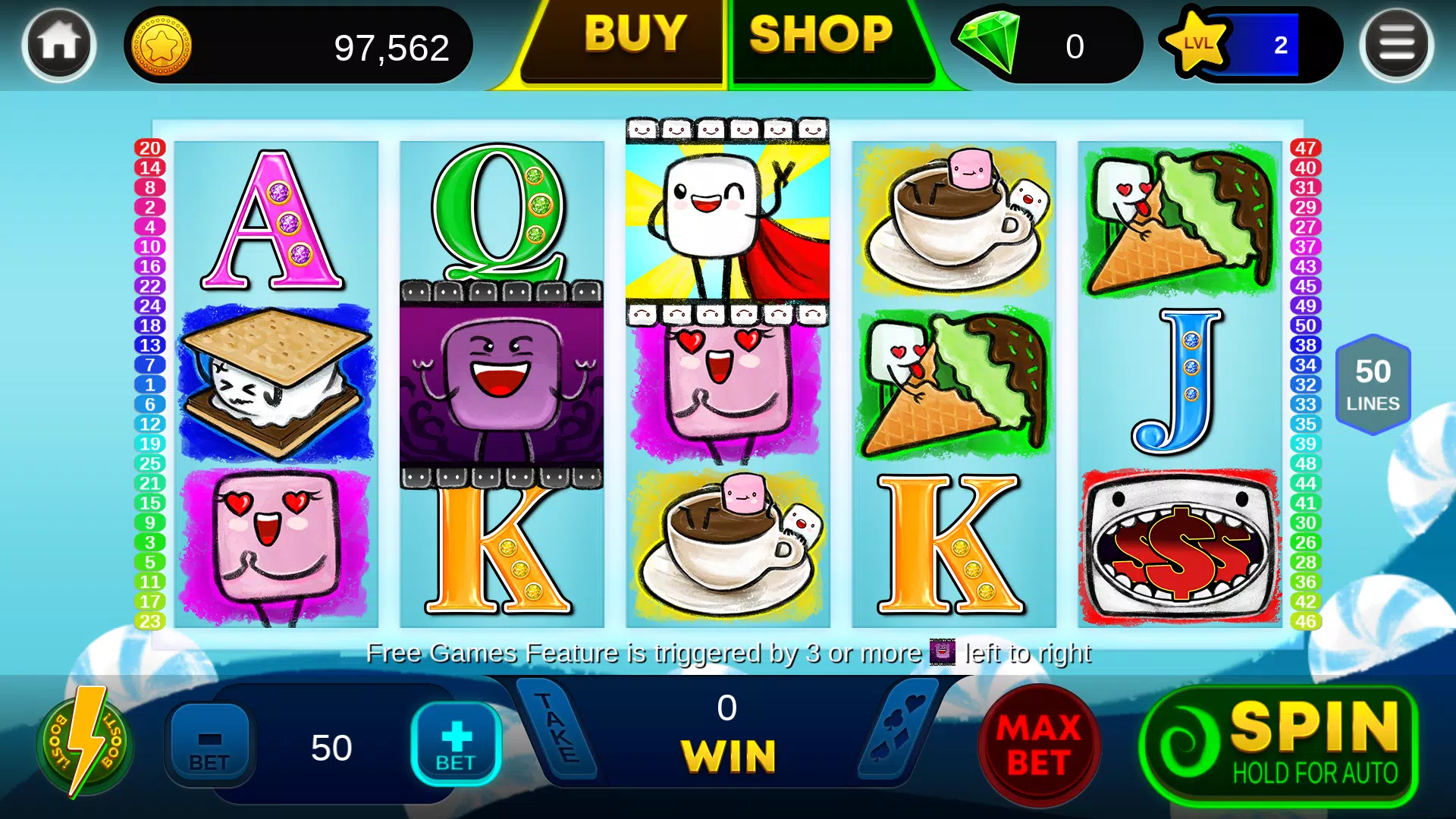The width and height of the screenshot is (1456, 819).
Task: Increase bet with the plus BET button
Action: tap(455, 742)
